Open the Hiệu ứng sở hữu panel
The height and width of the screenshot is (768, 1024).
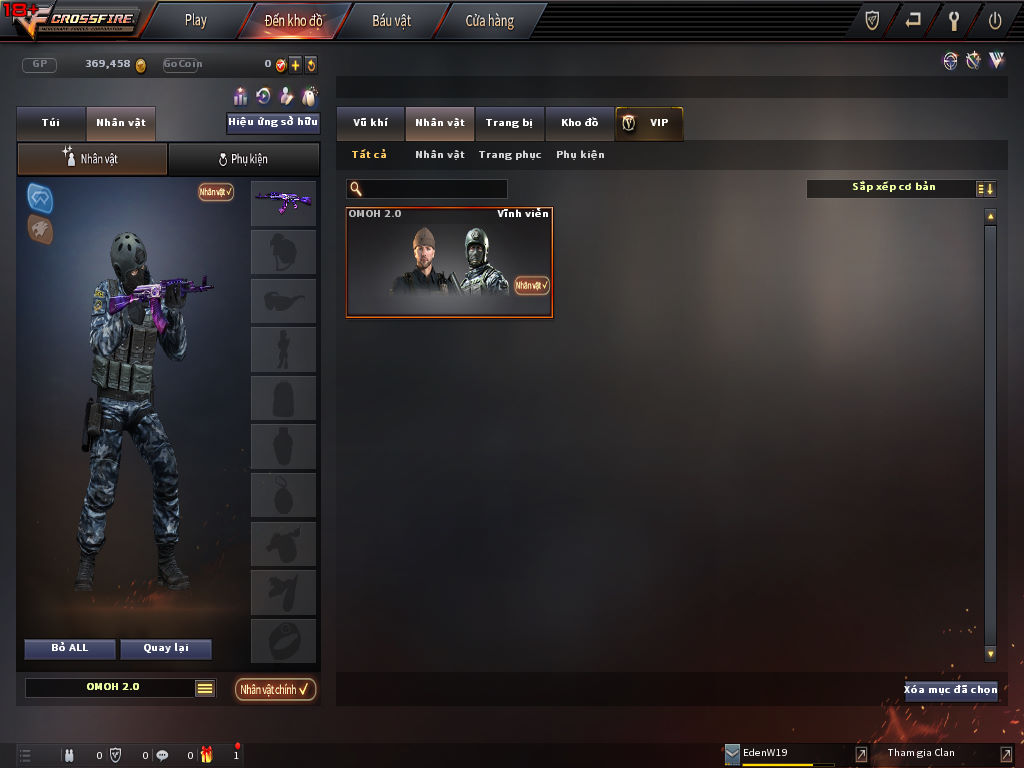point(273,123)
